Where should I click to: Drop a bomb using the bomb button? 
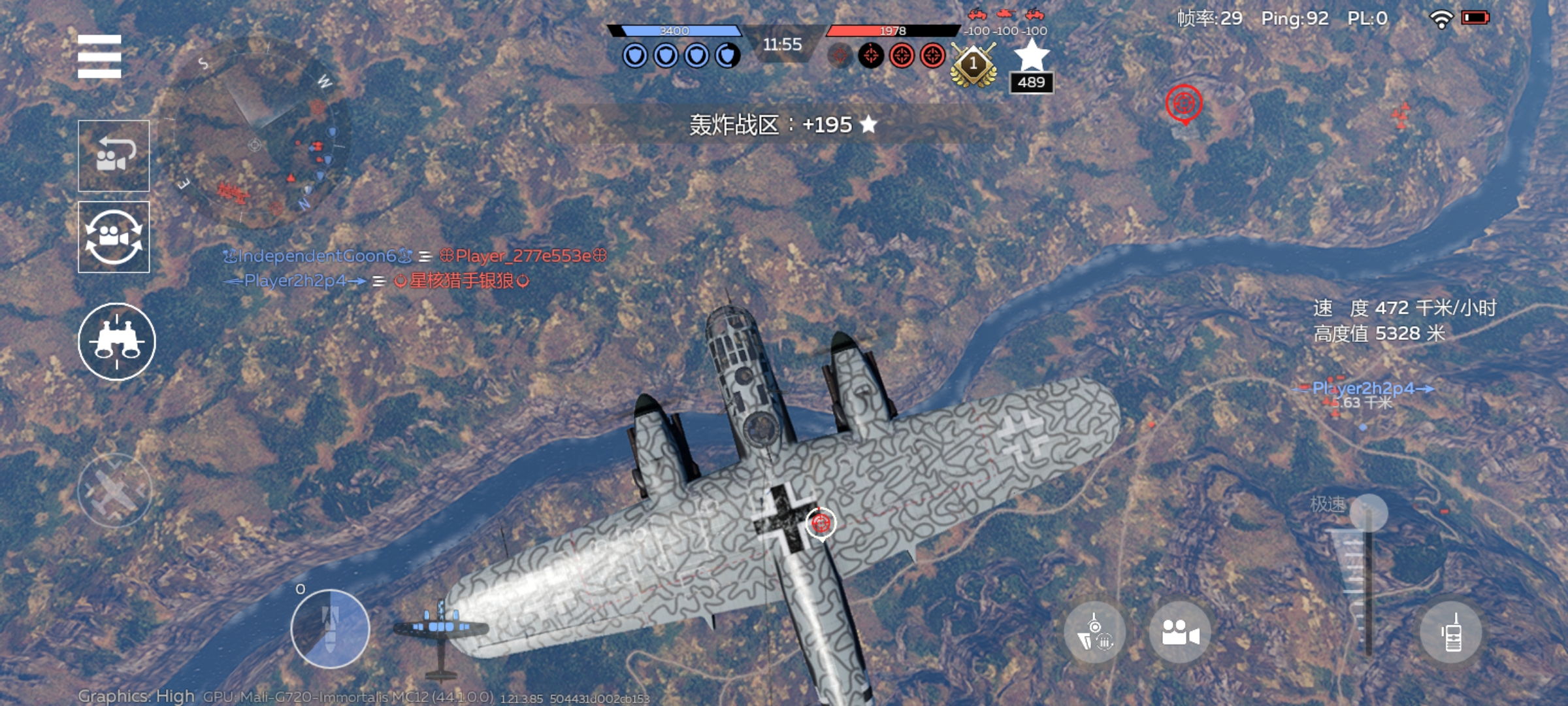click(x=330, y=629)
